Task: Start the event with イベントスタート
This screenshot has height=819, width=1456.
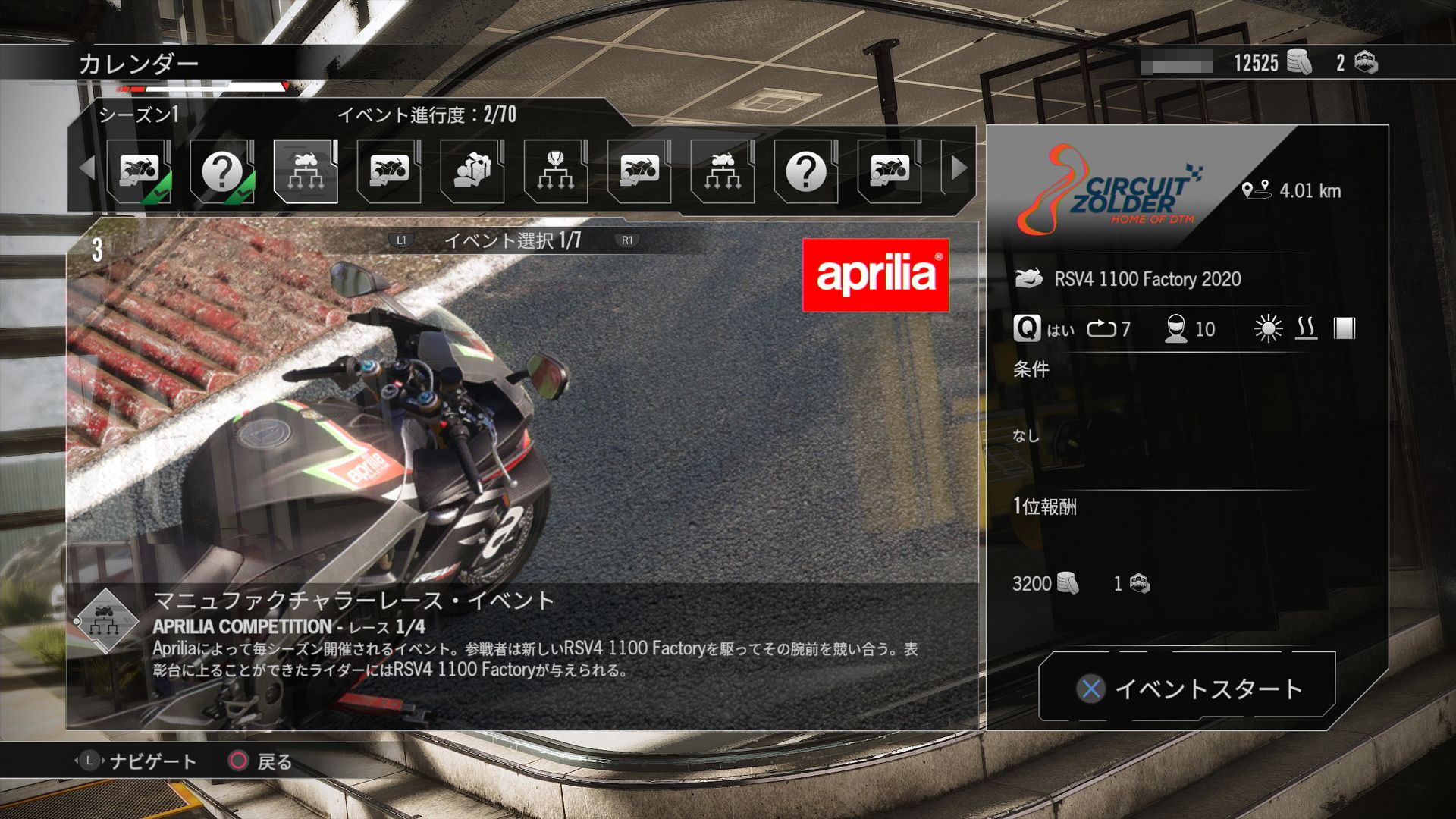Action: (1187, 688)
